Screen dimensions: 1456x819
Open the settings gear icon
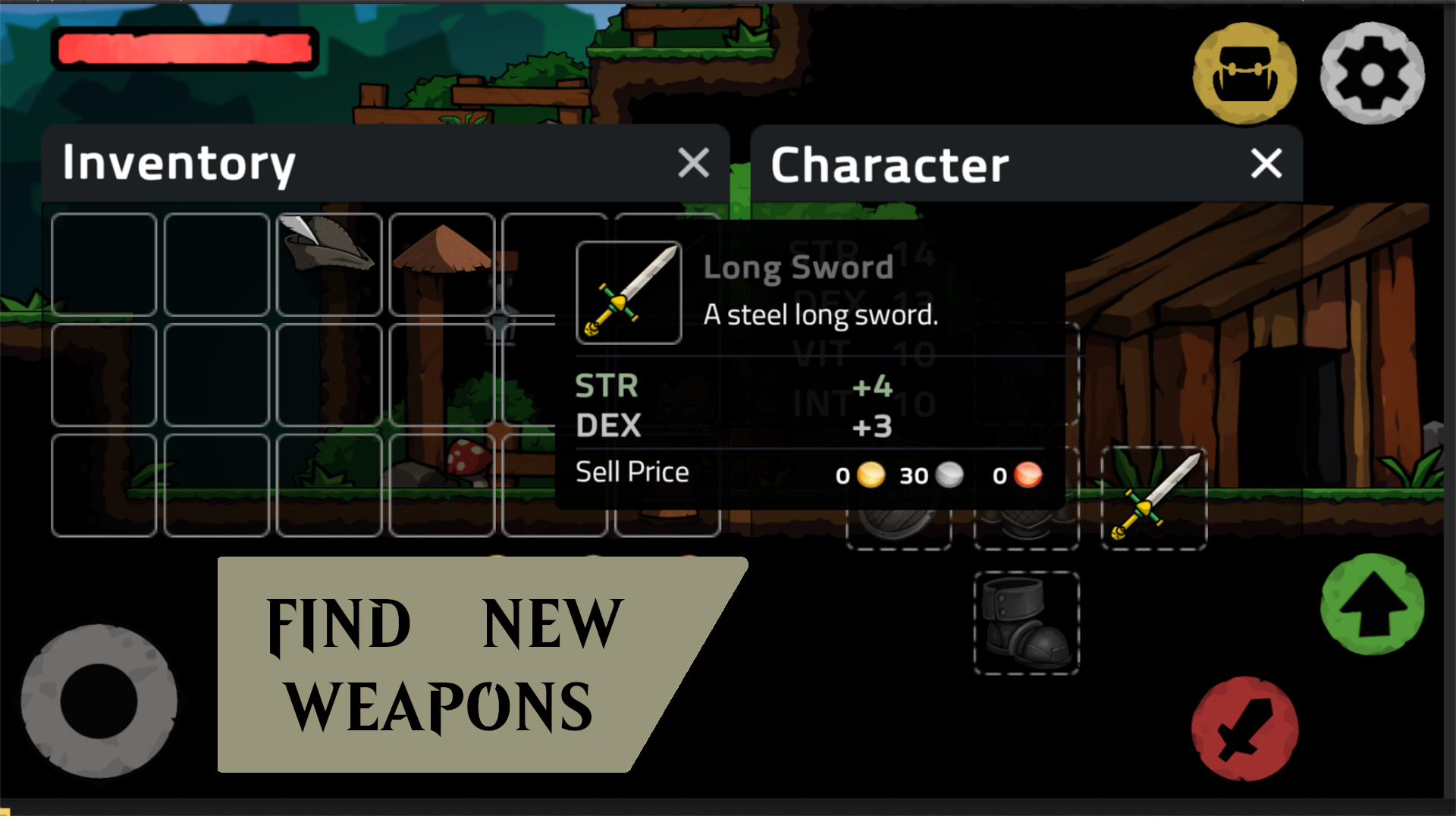(x=1373, y=73)
